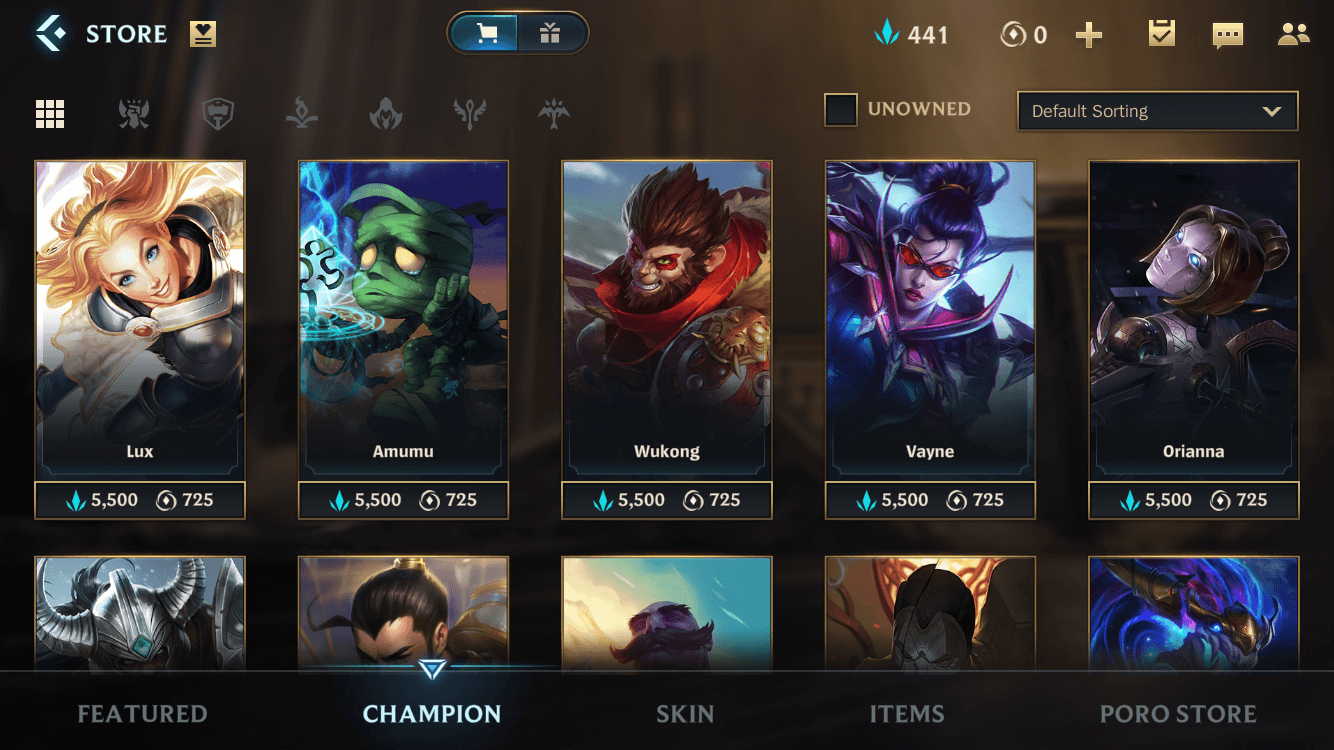Open the grid view showing all champions

[x=50, y=113]
